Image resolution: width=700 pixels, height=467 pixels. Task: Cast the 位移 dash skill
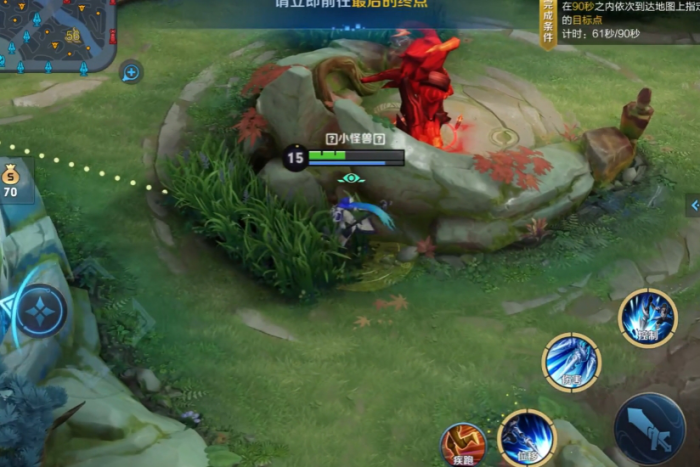coord(526,436)
